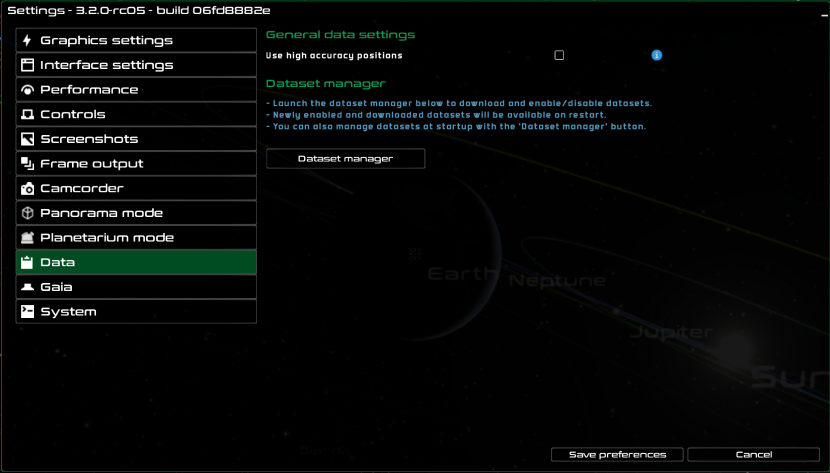Go to System settings
Viewport: 830px width, 473px height.
136,312
